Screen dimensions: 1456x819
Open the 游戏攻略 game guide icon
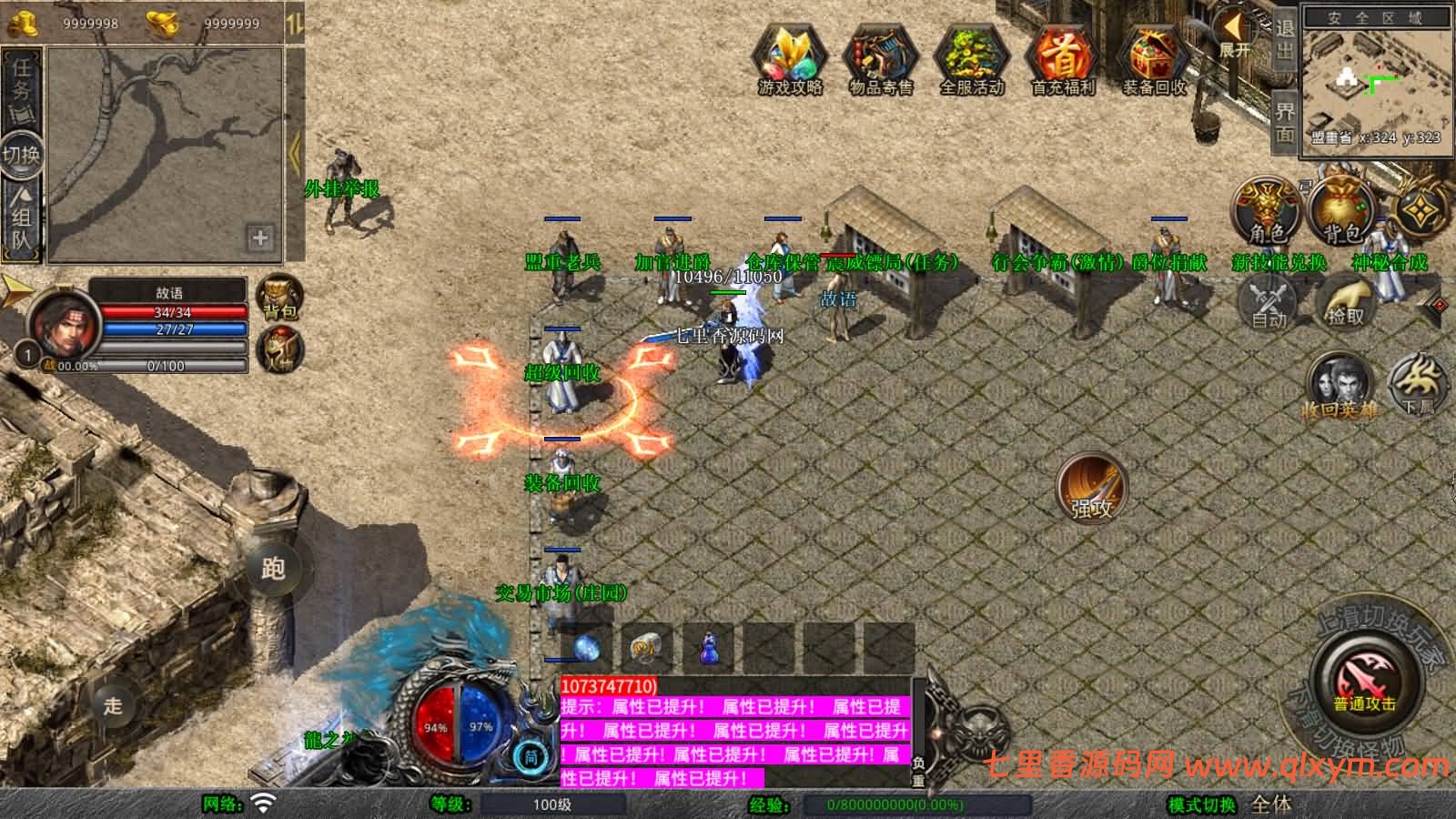coord(789,56)
